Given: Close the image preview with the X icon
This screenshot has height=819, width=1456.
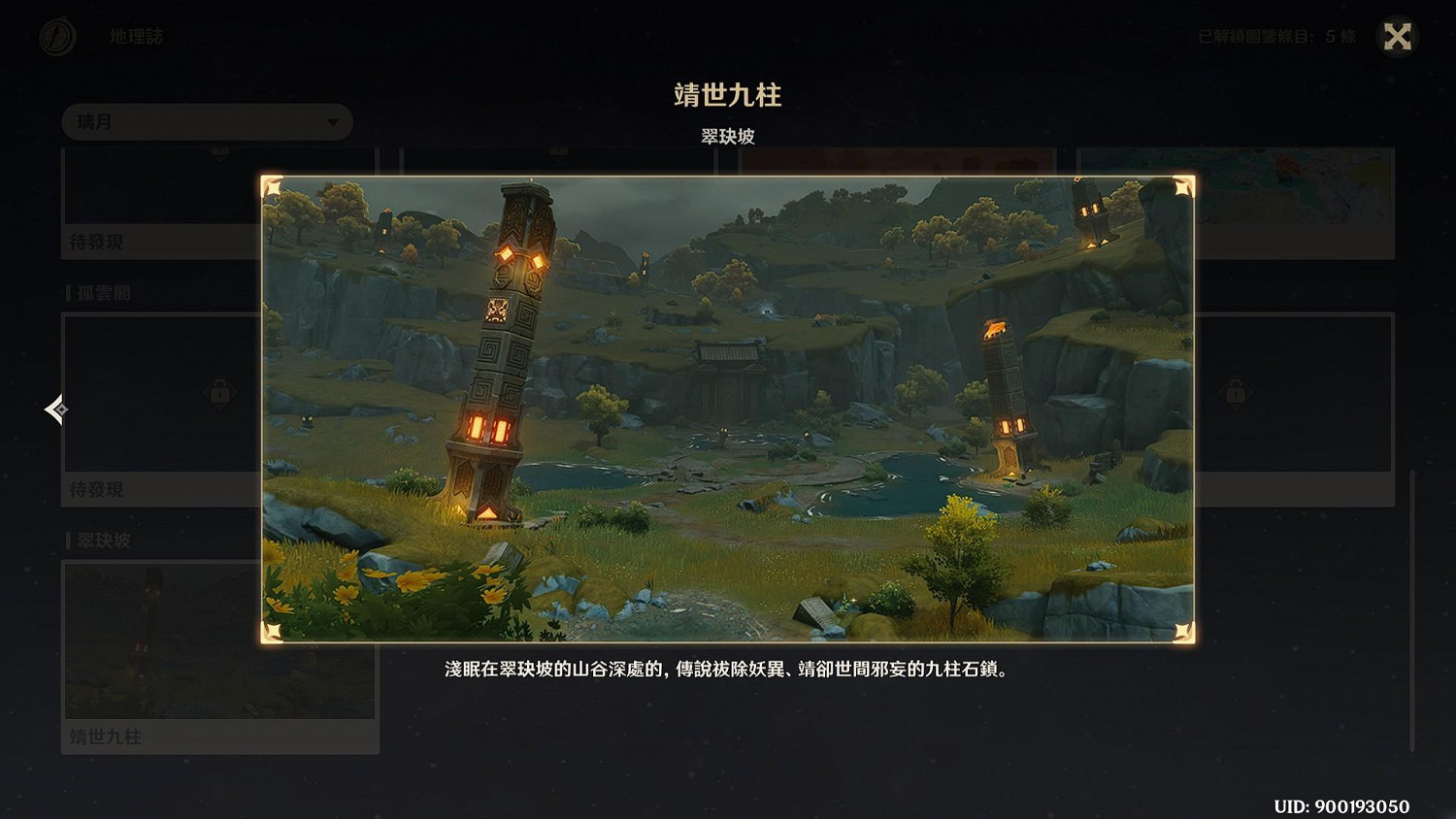Looking at the screenshot, I should [1397, 37].
